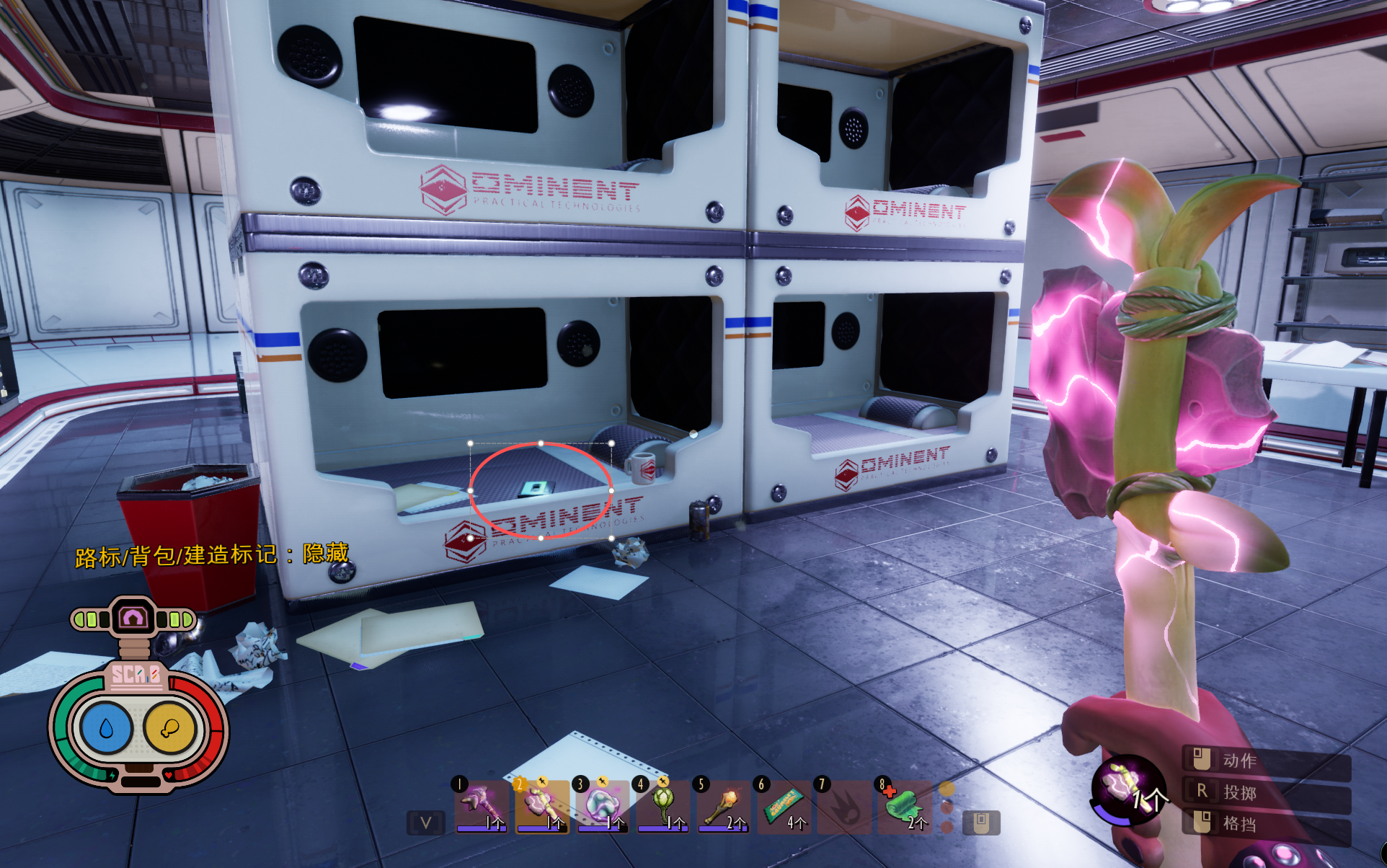Screen dimensions: 1387x868
Task: Click the pink home icon on SCA.B
Action: click(133, 618)
